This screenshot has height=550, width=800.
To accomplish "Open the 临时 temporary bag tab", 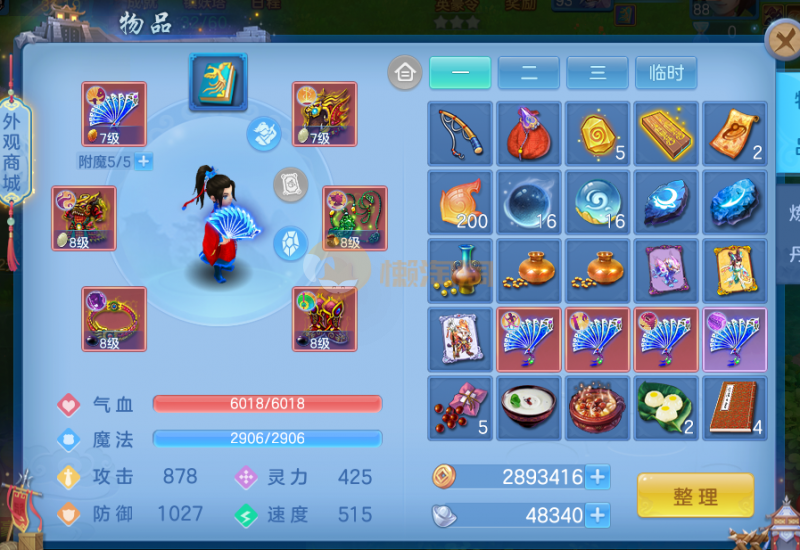I will [x=666, y=73].
